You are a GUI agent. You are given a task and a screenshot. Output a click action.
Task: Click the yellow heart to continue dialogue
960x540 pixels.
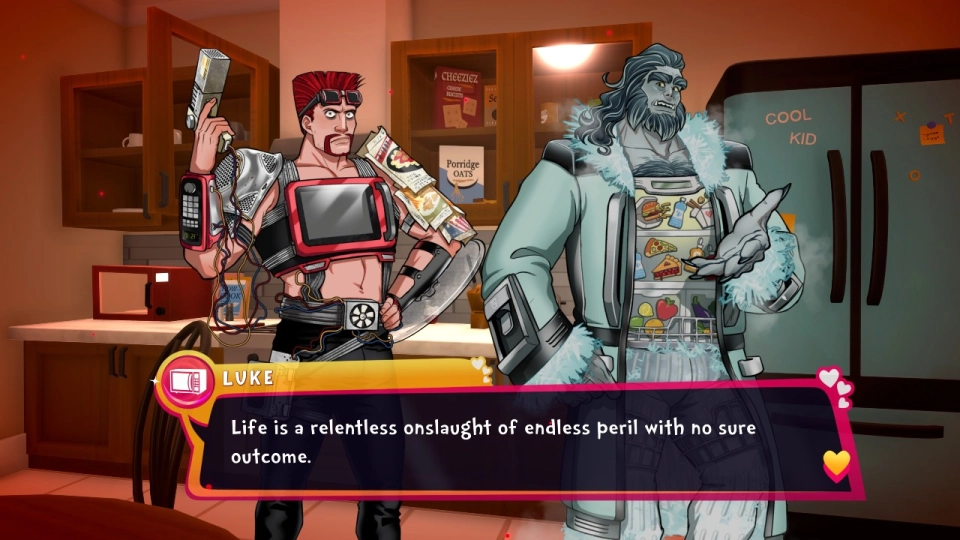point(836,462)
